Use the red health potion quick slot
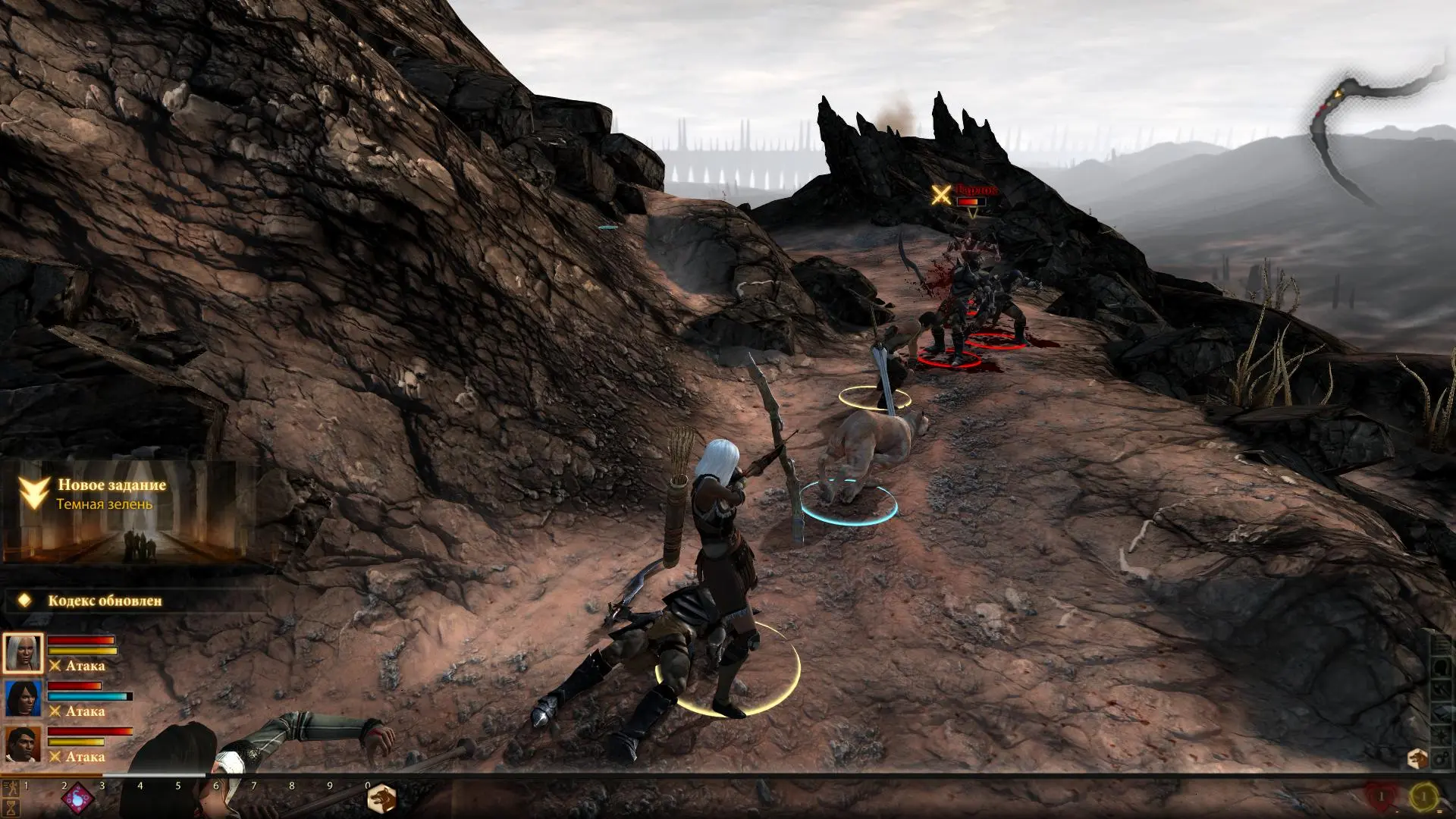The image size is (1456, 819). click(x=1380, y=797)
